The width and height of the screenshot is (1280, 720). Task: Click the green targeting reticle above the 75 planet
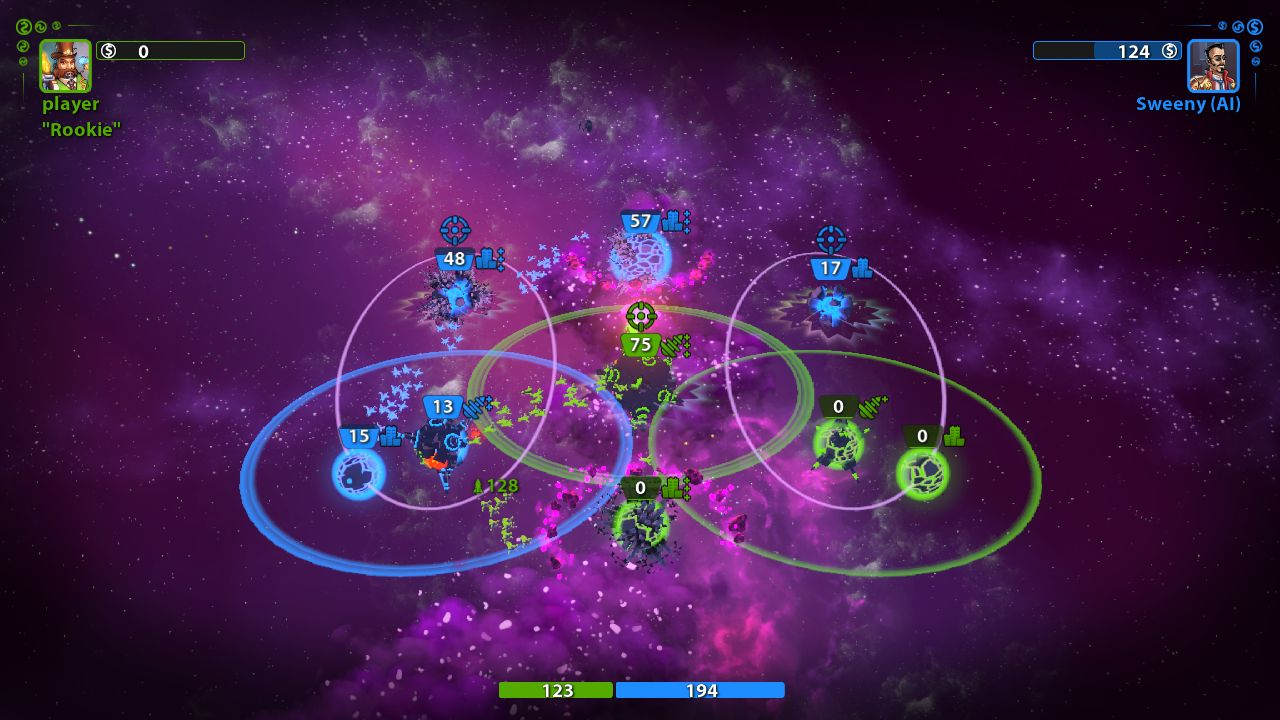[x=640, y=316]
